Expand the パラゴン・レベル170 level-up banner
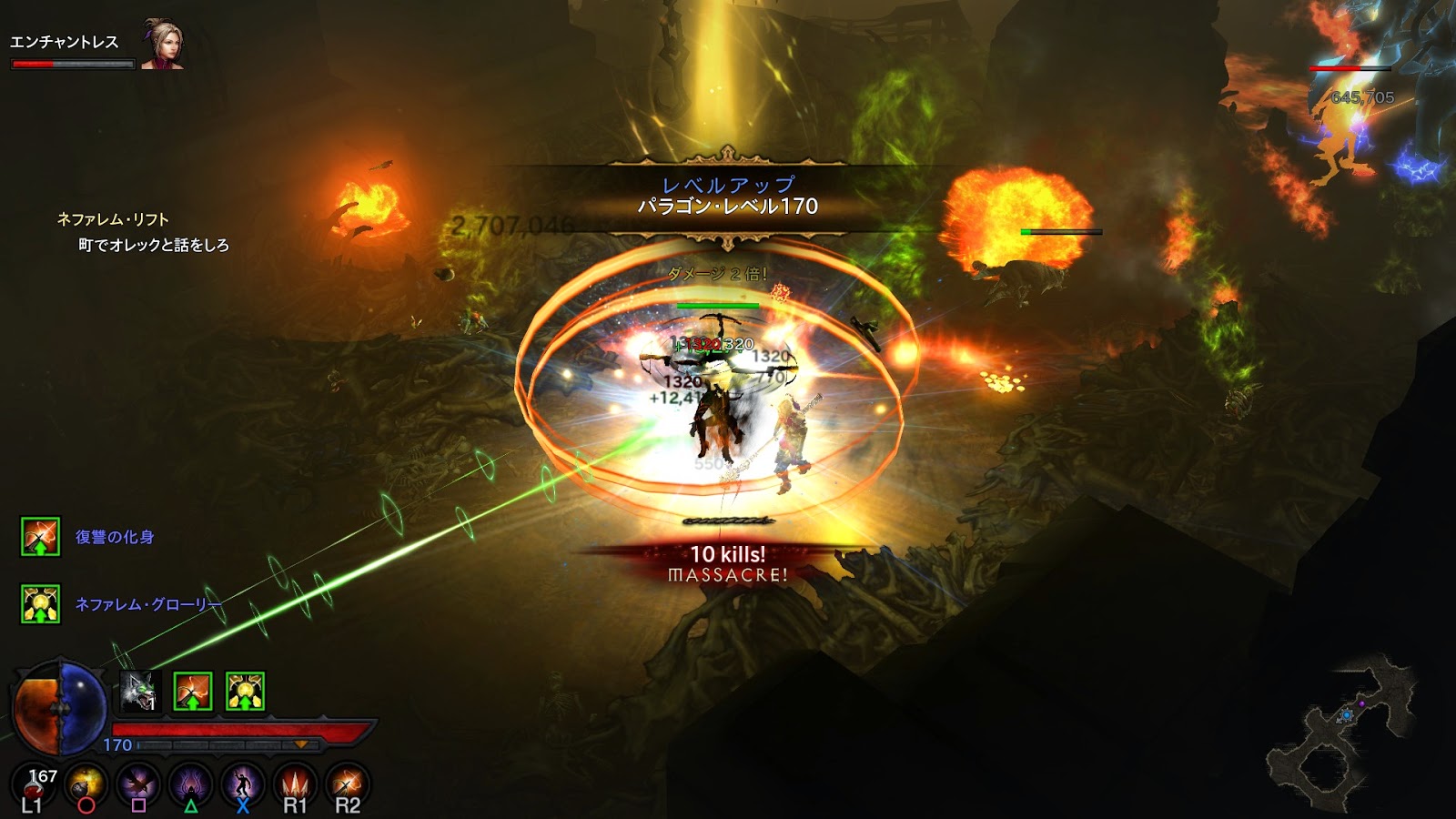Screen dimensions: 1456x819 click(728, 208)
